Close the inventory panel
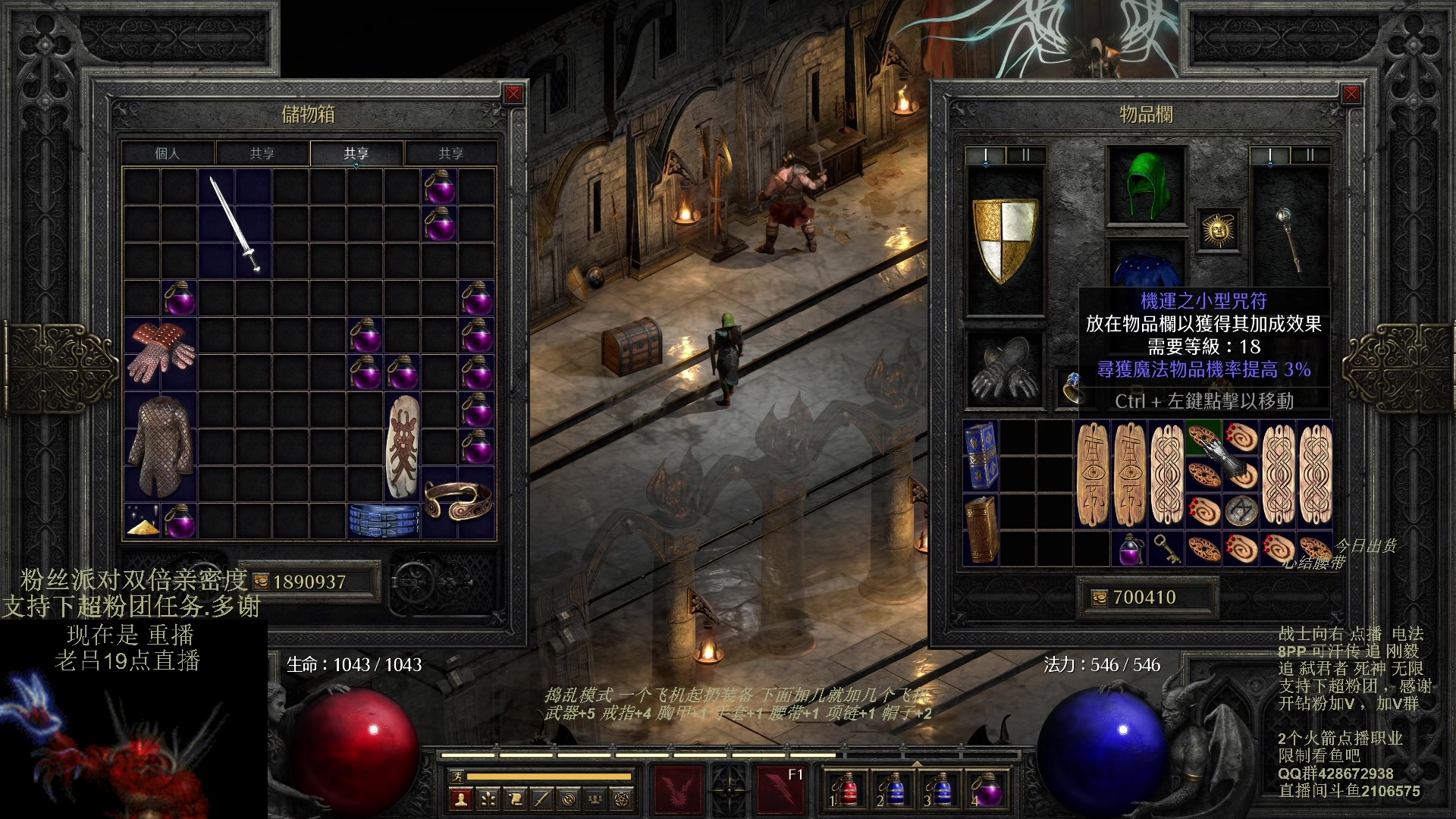 (1351, 94)
